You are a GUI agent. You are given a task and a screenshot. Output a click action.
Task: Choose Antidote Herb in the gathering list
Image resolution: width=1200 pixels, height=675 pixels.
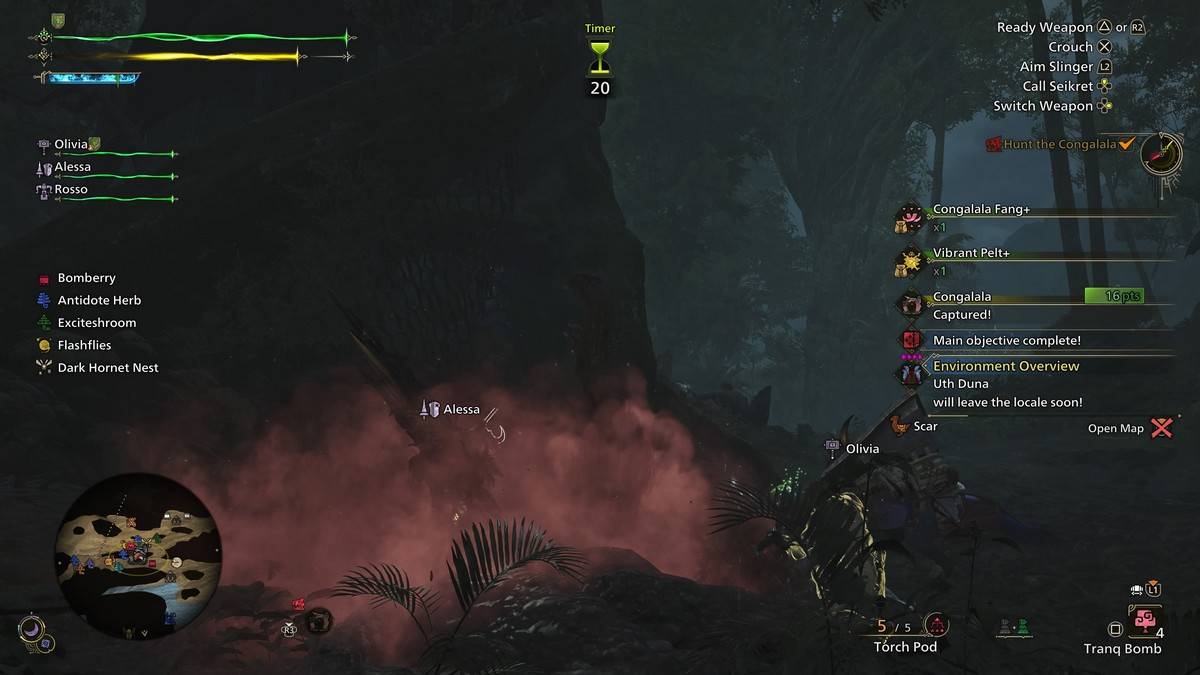coord(99,300)
